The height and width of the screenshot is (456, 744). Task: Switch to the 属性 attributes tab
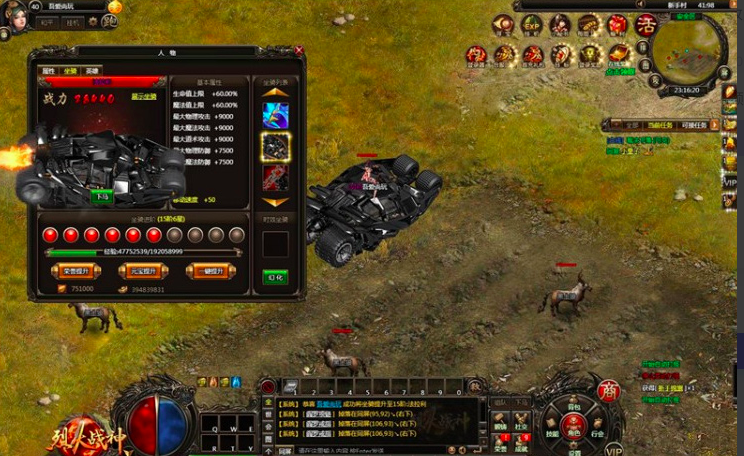pyautogui.click(x=49, y=71)
